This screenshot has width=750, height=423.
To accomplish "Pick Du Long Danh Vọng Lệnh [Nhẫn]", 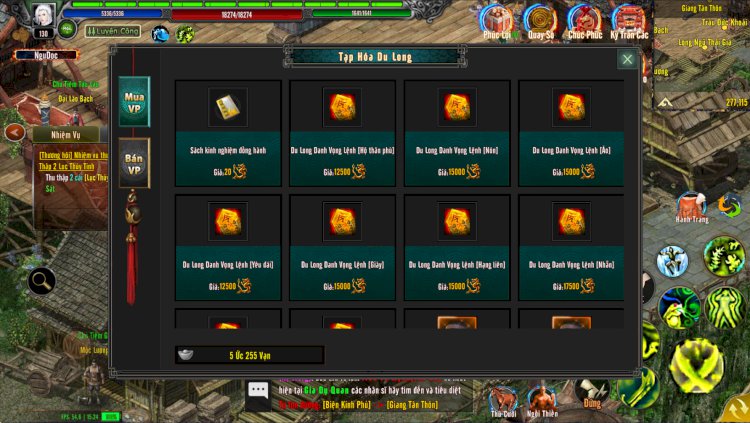I will (571, 246).
